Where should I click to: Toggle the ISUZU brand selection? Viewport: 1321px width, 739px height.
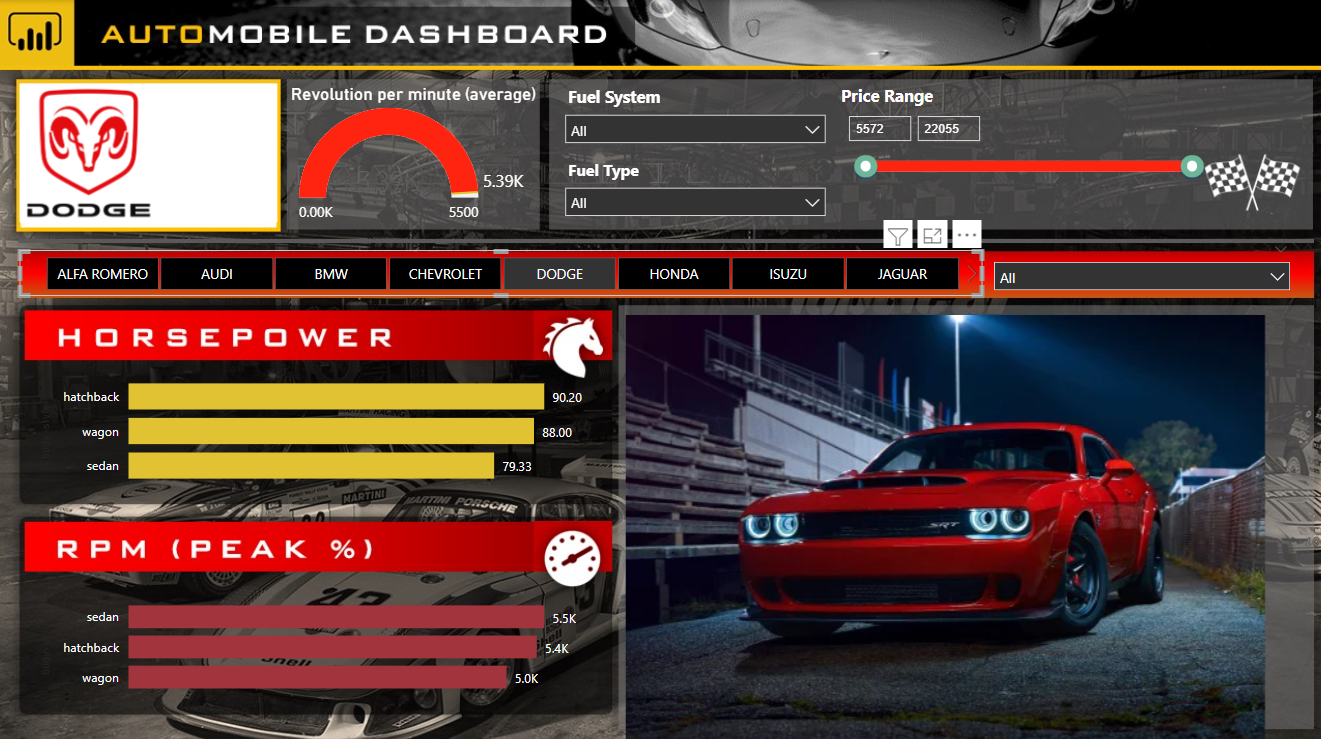[x=788, y=273]
